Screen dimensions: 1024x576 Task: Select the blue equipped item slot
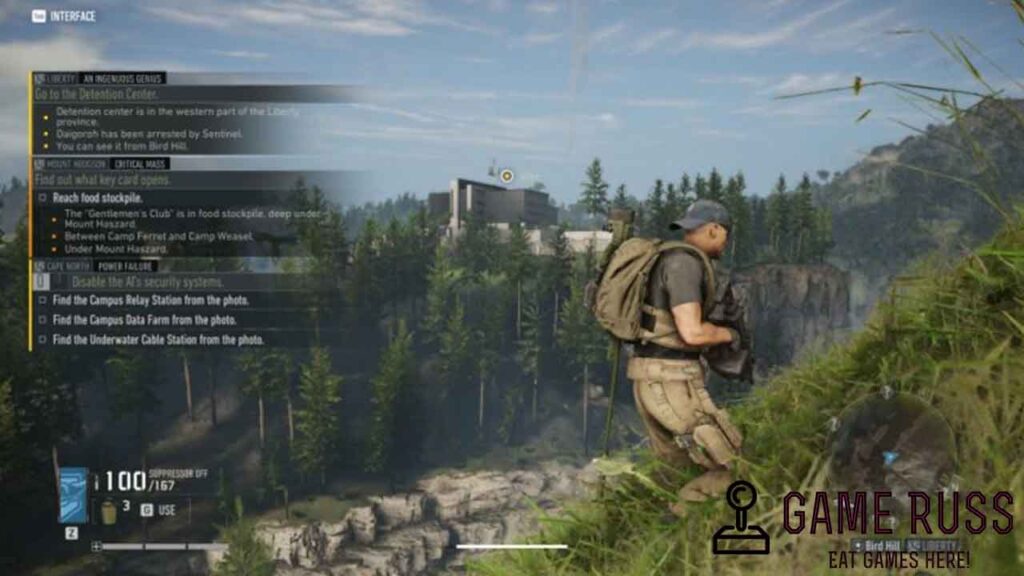(73, 495)
